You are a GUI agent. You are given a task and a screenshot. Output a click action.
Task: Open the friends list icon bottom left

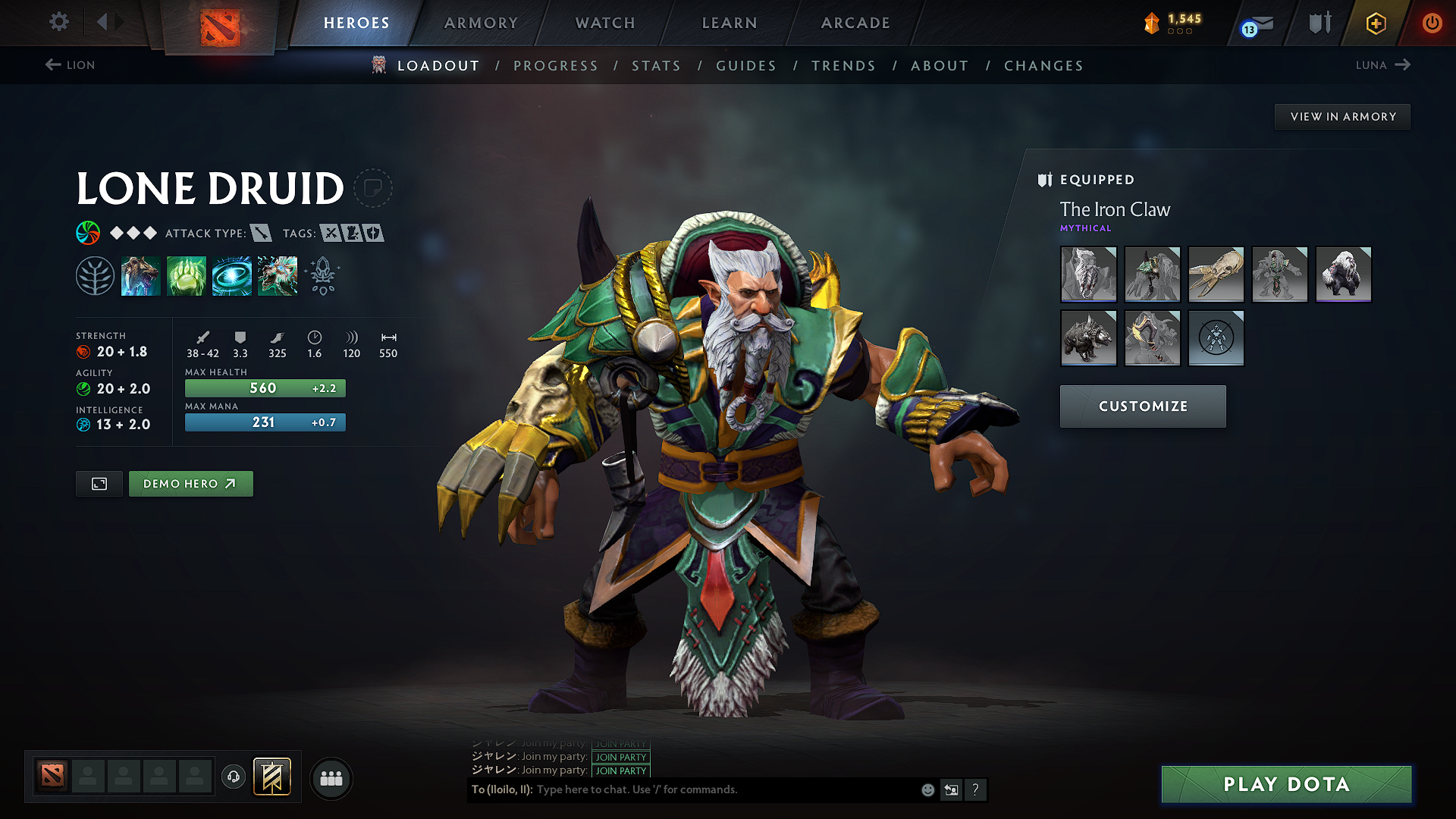(331, 778)
